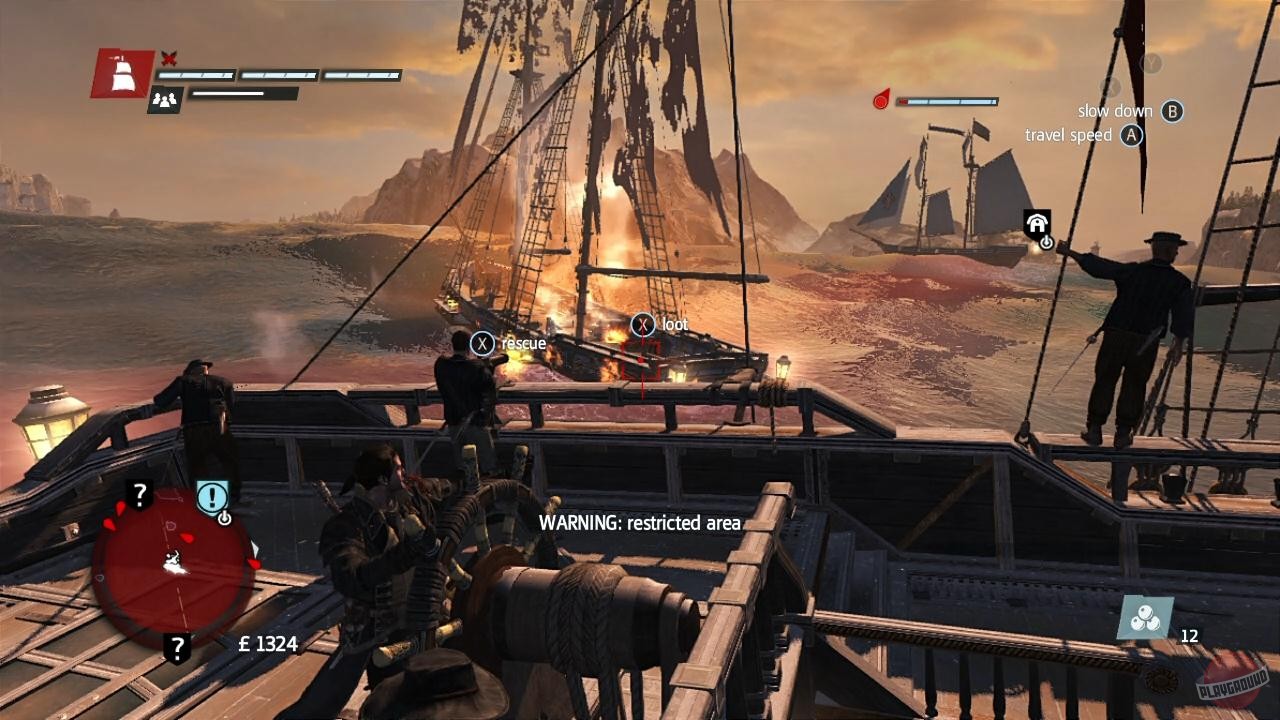The width and height of the screenshot is (1280, 720).
Task: Click the WARNING restricted area message
Action: [x=640, y=522]
